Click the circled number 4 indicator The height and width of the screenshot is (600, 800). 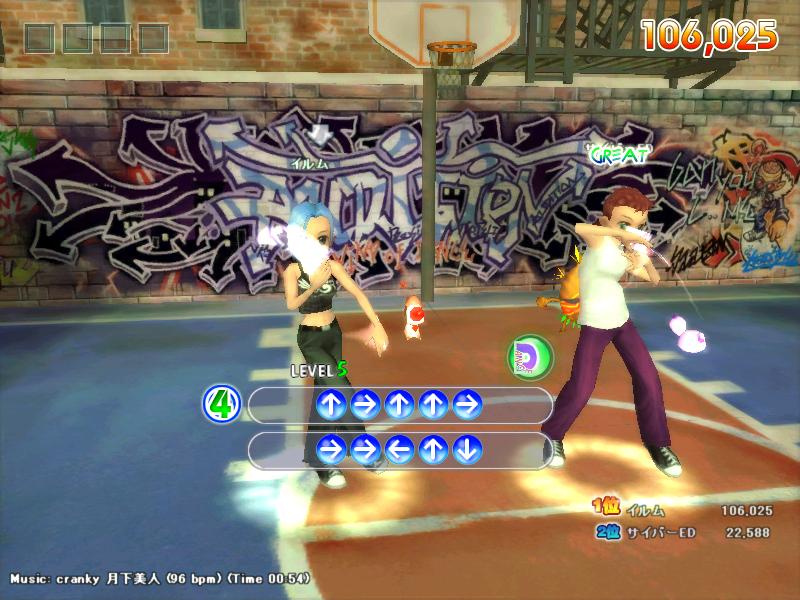click(221, 405)
